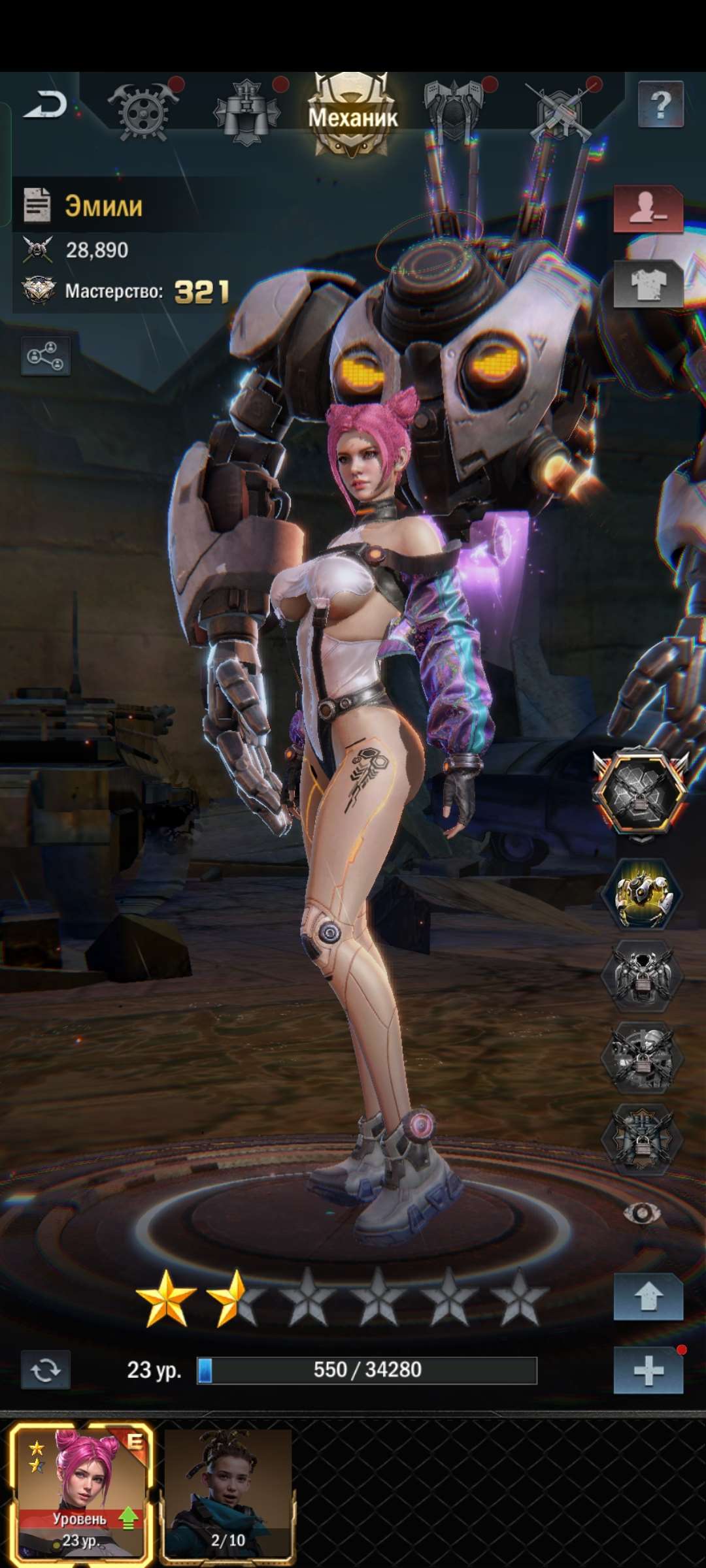Open Эмили's profile document icon

coord(37,205)
